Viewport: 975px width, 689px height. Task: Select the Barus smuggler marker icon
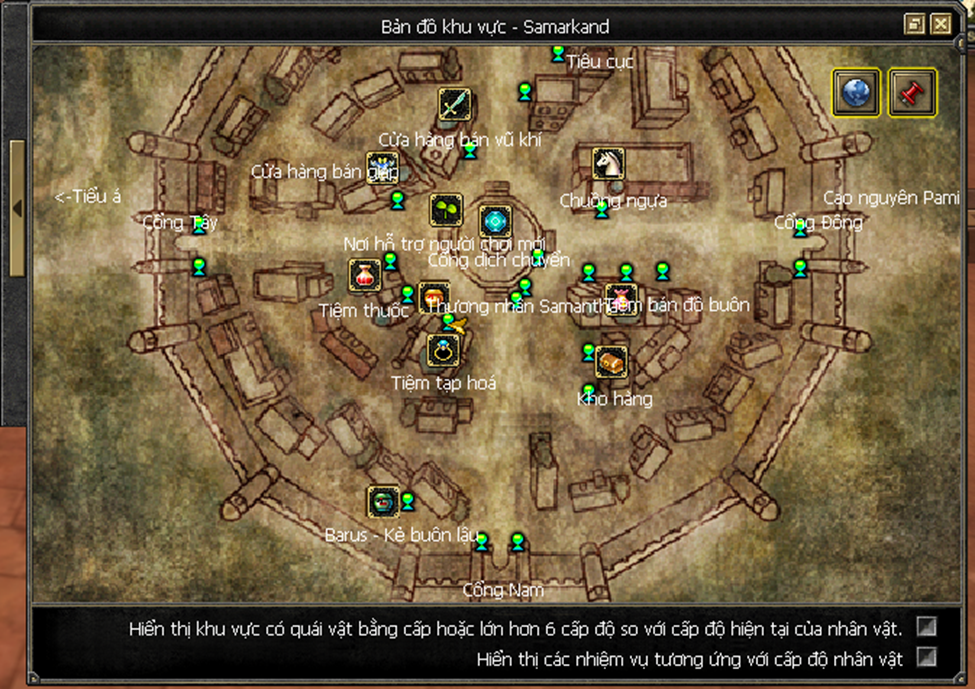(x=382, y=502)
